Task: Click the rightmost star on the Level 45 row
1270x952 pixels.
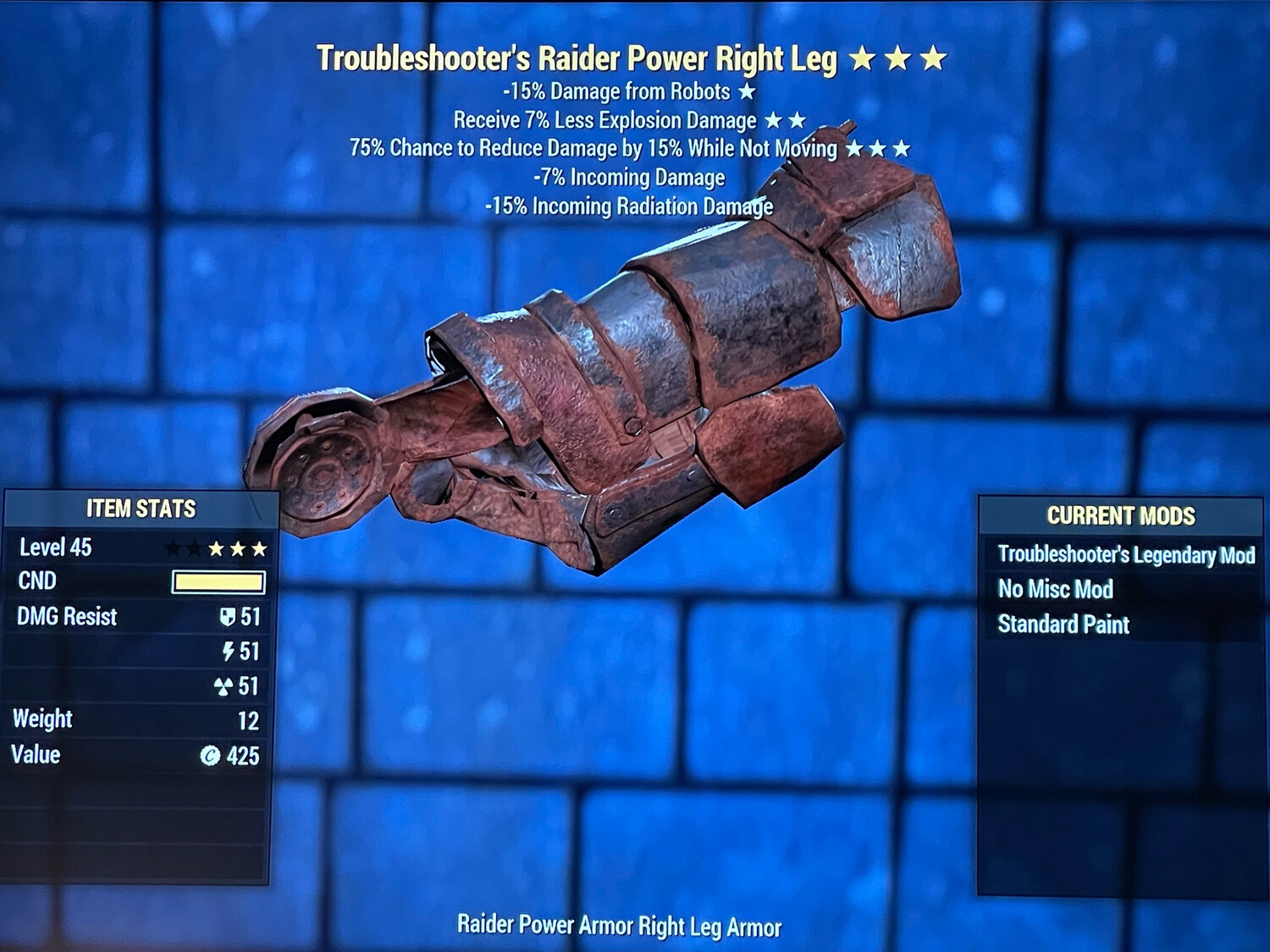Action: pyautogui.click(x=261, y=548)
